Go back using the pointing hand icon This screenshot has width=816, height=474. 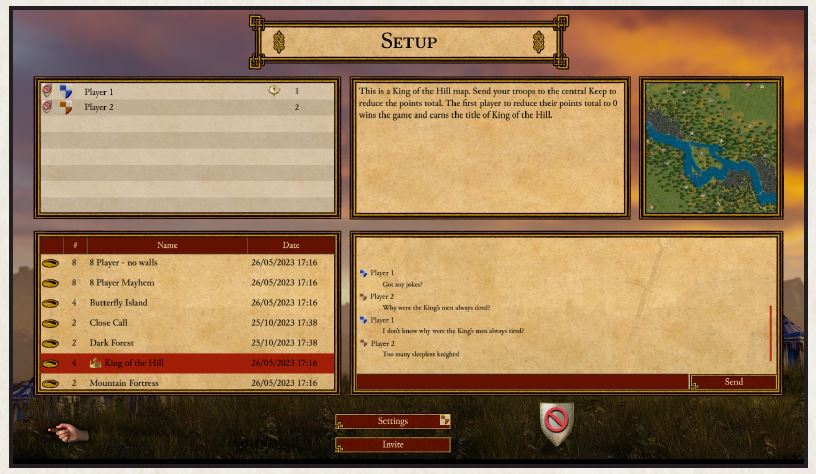pyautogui.click(x=70, y=433)
